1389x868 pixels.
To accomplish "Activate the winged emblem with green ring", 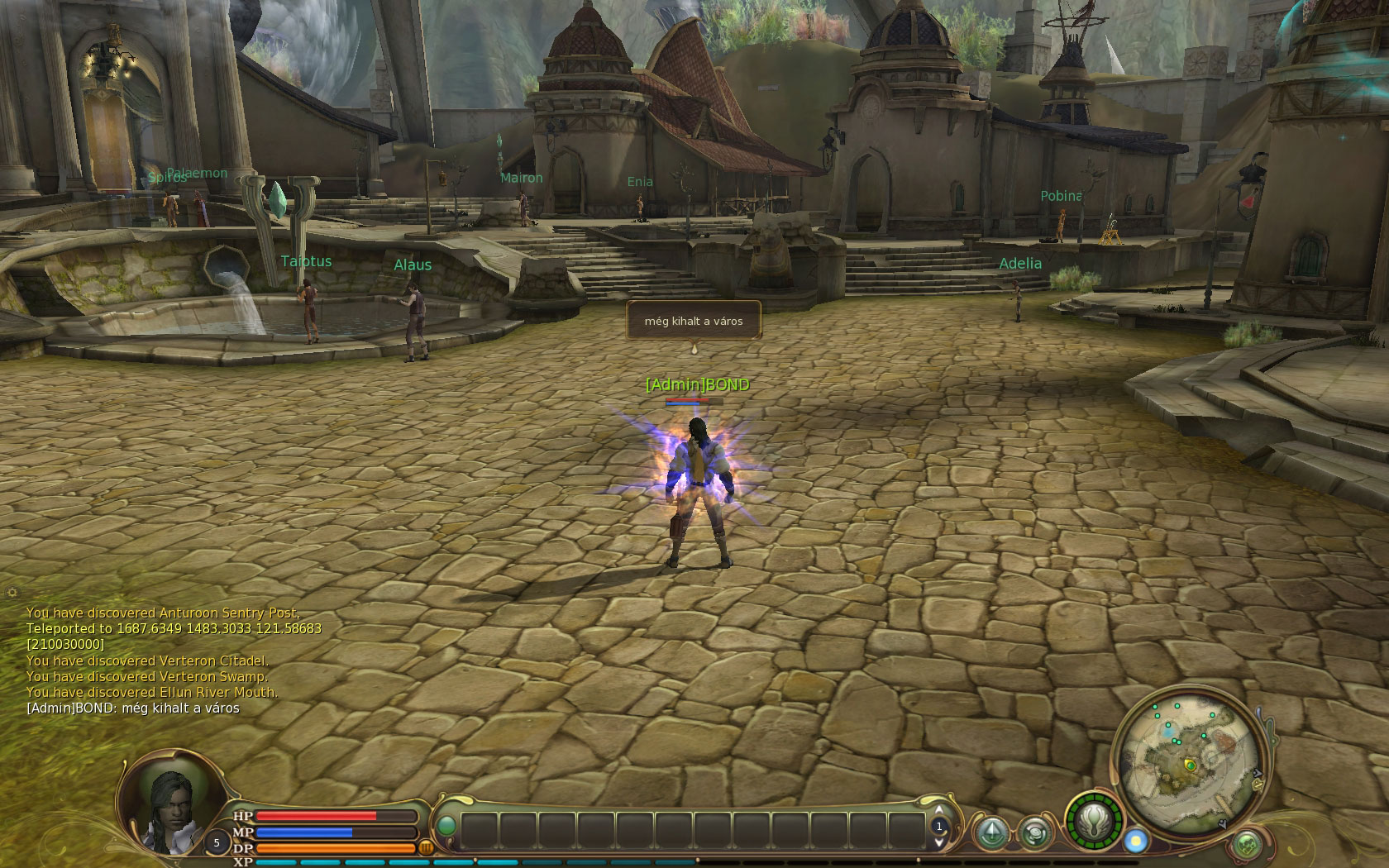I will 1094,823.
